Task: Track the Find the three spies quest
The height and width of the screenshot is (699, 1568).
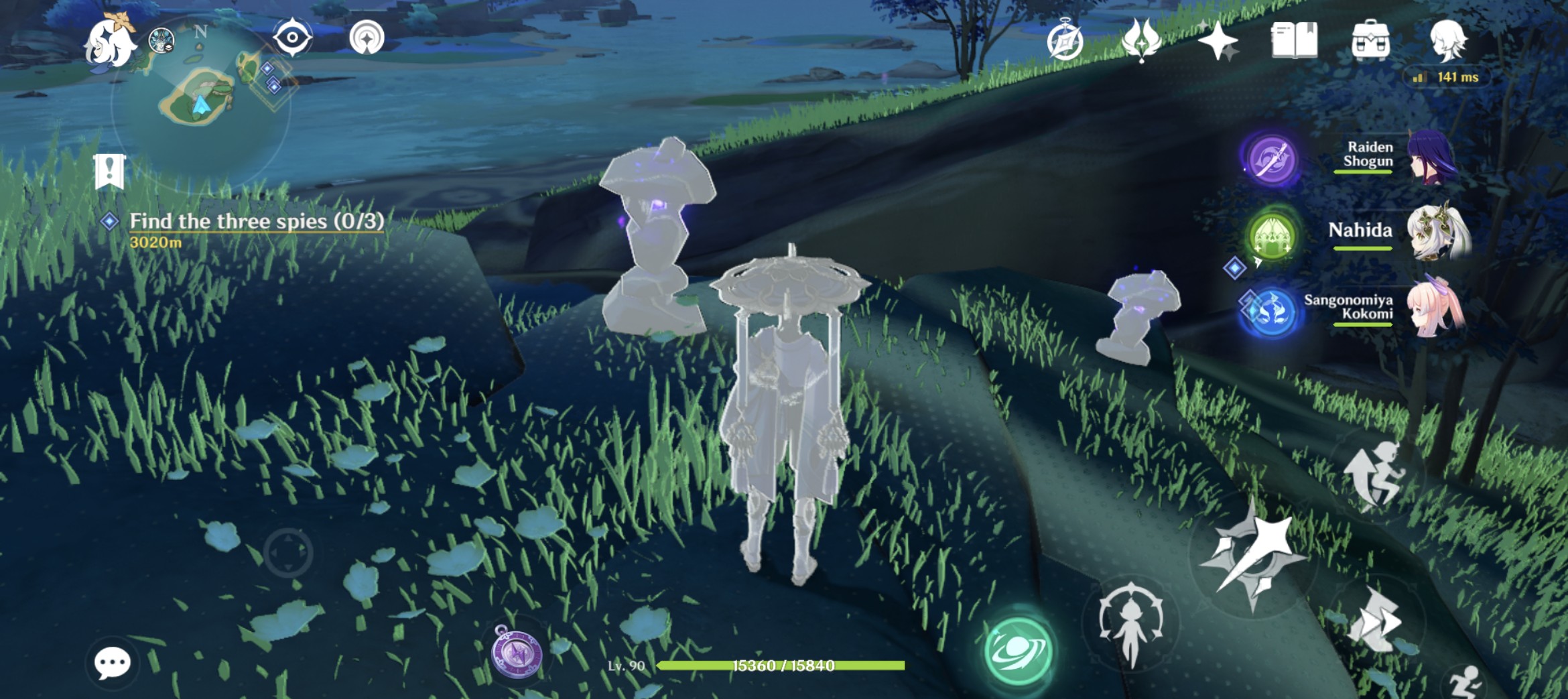Action: 255,219
